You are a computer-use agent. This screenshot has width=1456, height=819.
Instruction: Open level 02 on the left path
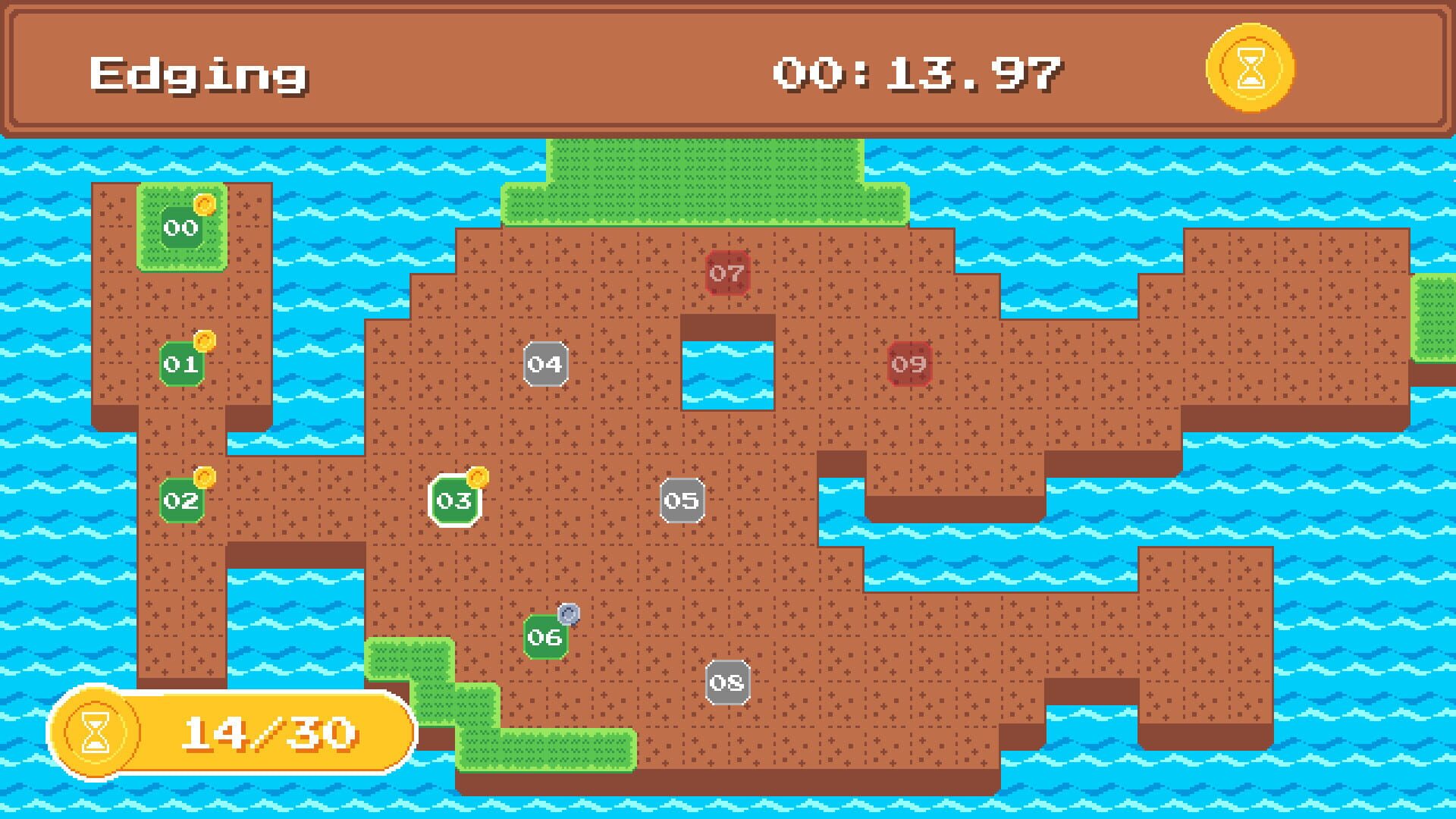[180, 499]
